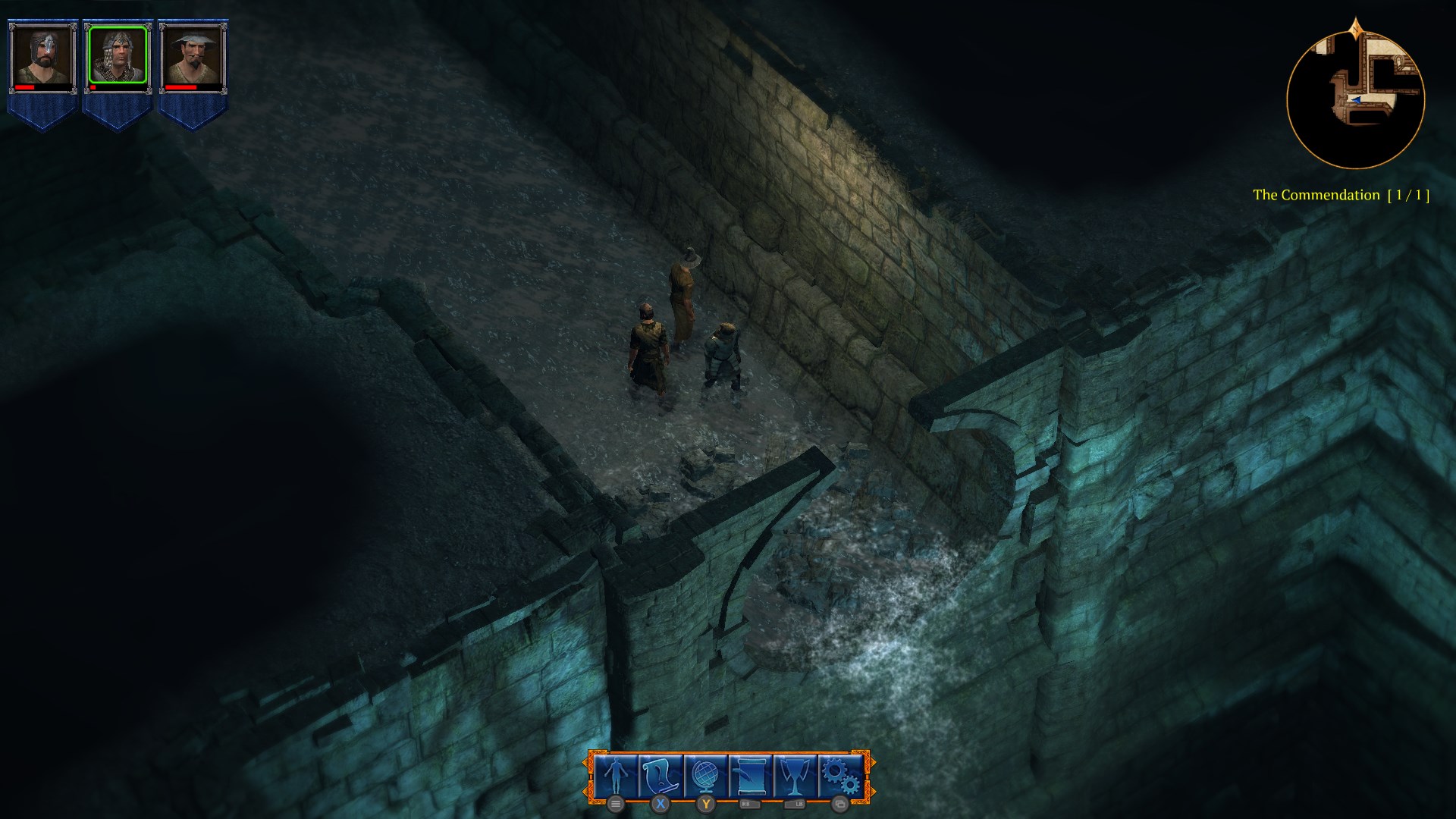The width and height of the screenshot is (1456, 819).
Task: Open the crafting recipes scroll icon
Action: [x=751, y=775]
